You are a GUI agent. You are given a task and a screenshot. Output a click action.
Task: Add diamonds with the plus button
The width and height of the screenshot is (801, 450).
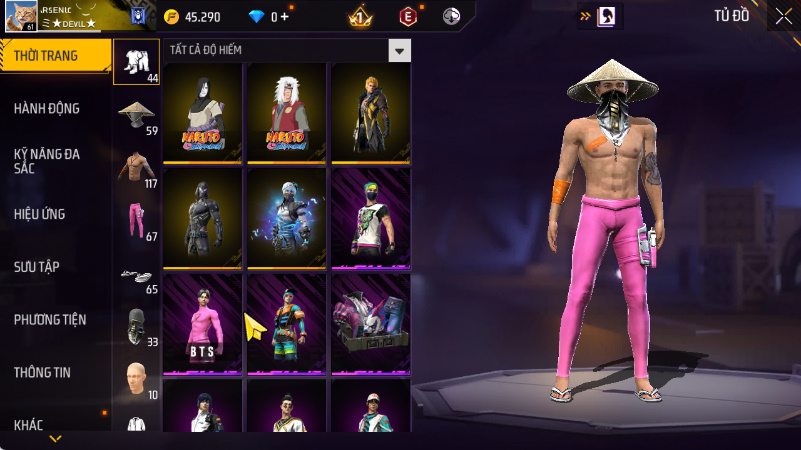(x=285, y=17)
